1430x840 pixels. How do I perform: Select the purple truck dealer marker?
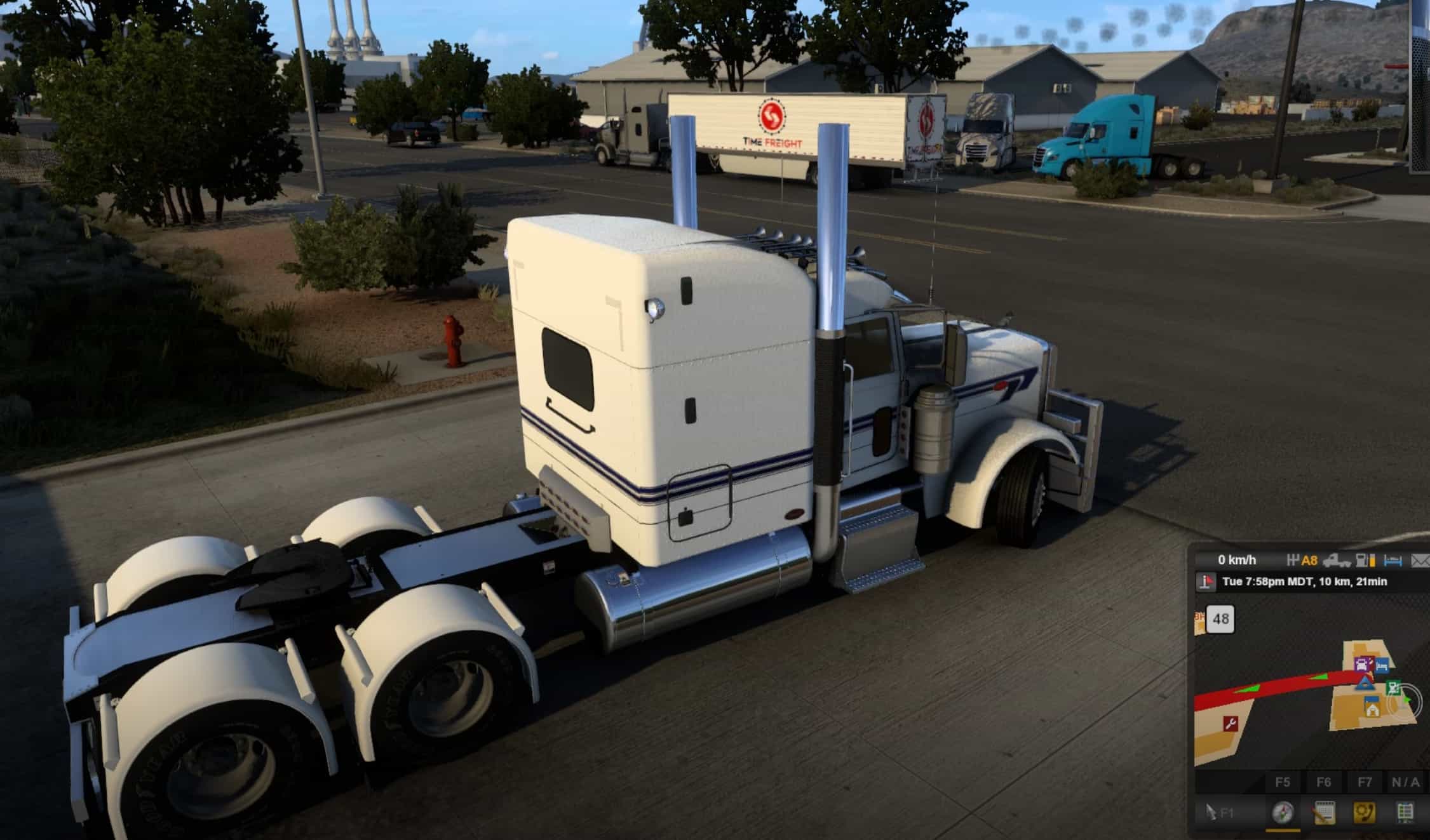[1361, 665]
